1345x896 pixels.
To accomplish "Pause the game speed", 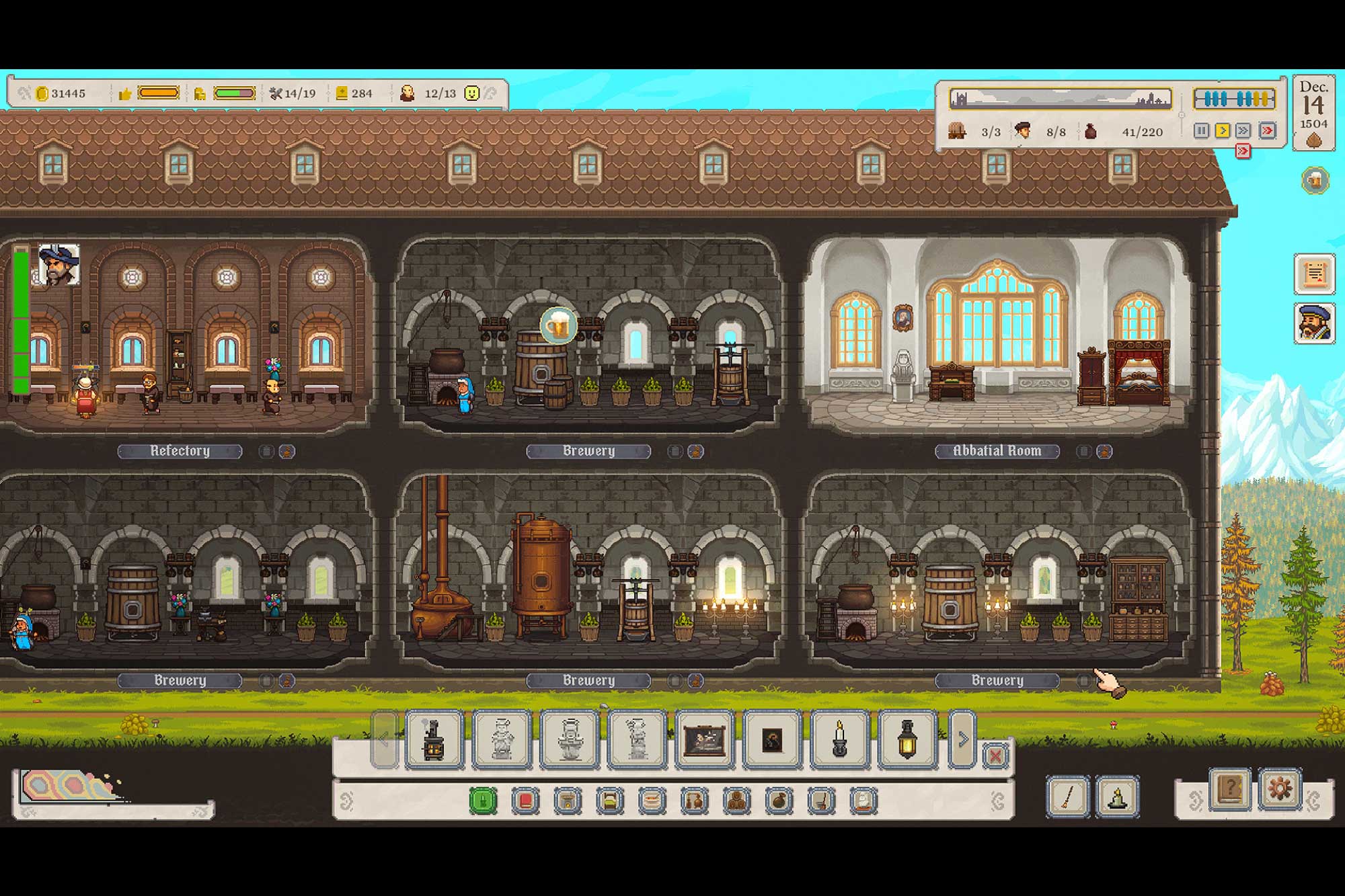I will [1201, 130].
